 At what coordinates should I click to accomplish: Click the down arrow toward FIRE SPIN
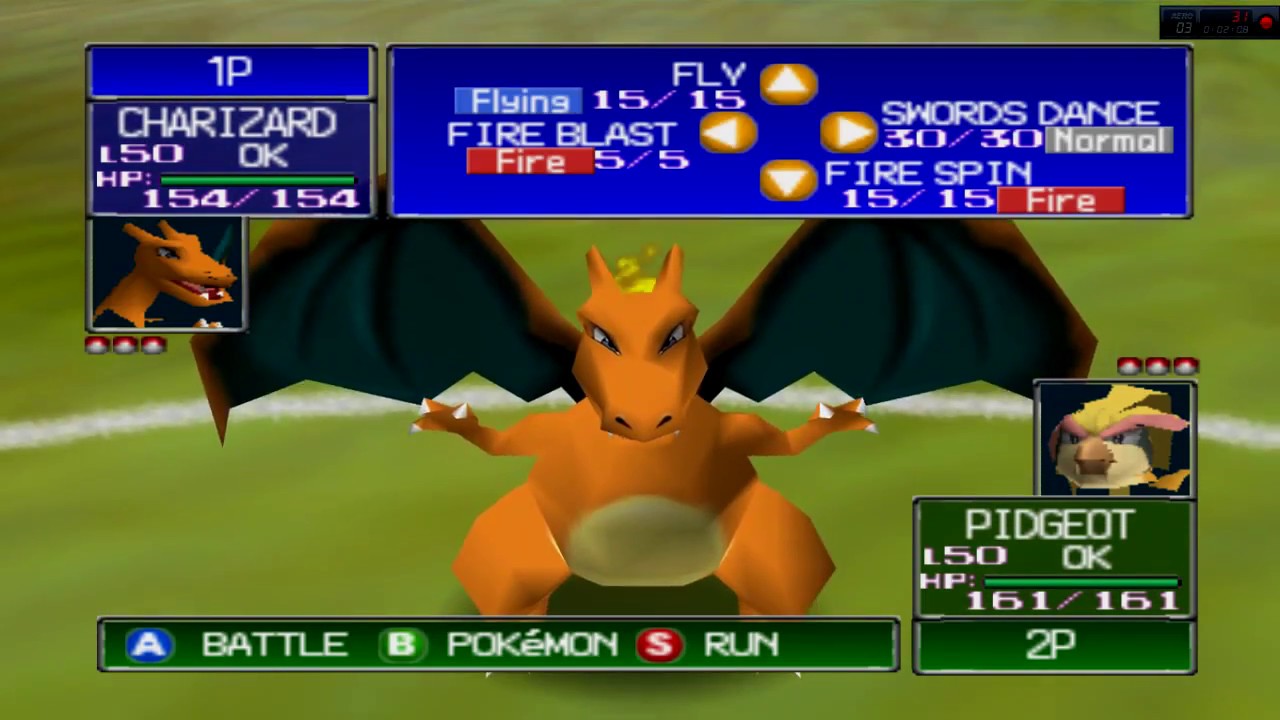[x=788, y=180]
